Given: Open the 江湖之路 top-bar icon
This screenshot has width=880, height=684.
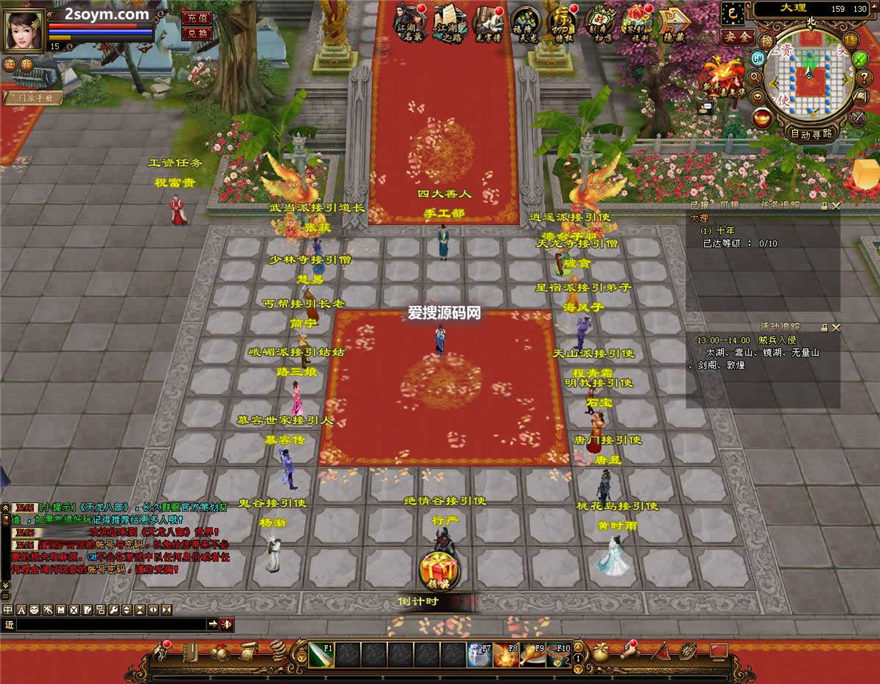Looking at the screenshot, I should (x=447, y=20).
